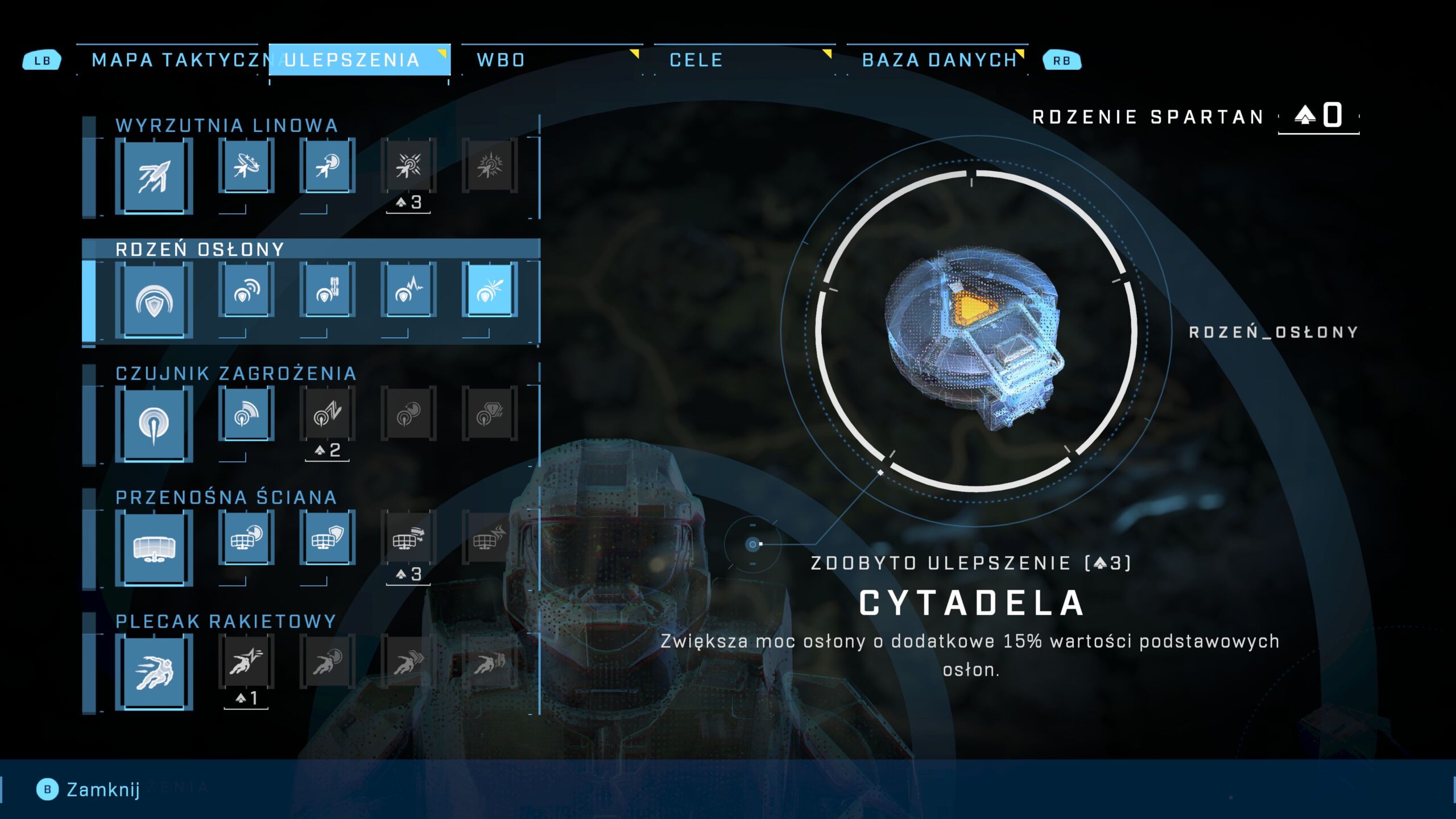The image size is (1456, 819).
Task: Select the Przenośna Ściana drop wall icon
Action: 154,548
